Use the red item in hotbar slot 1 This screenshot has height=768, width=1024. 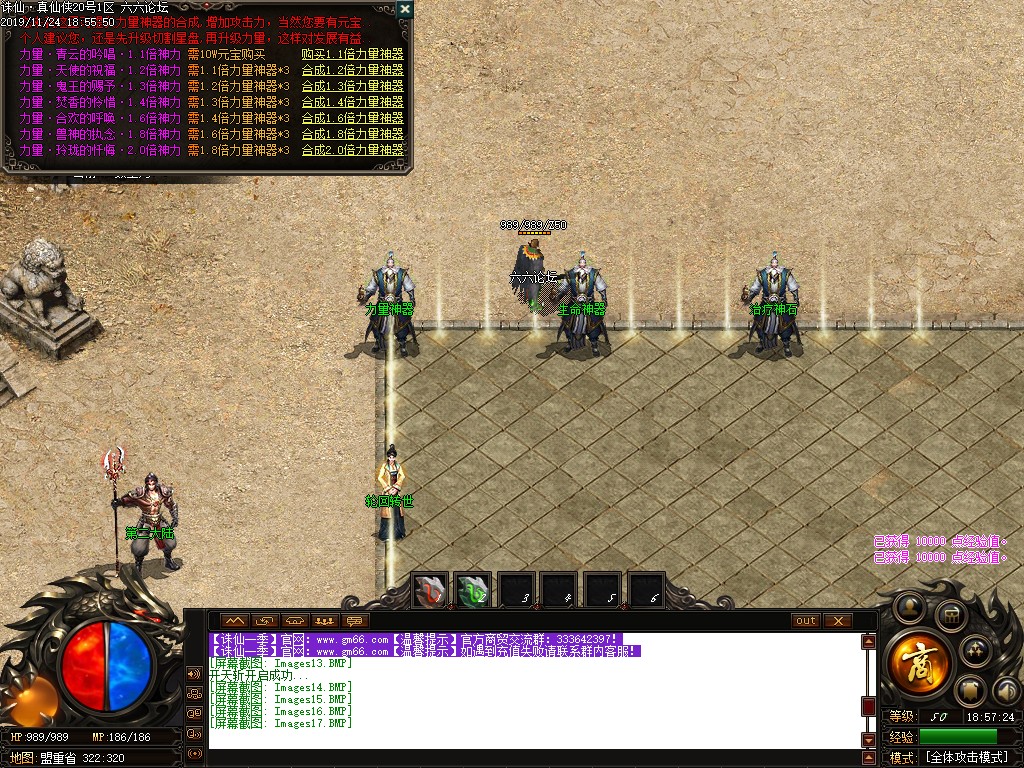tap(431, 591)
